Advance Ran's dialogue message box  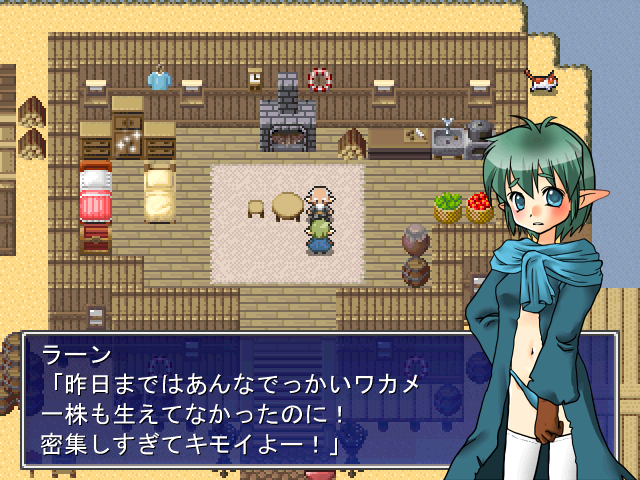[240, 400]
